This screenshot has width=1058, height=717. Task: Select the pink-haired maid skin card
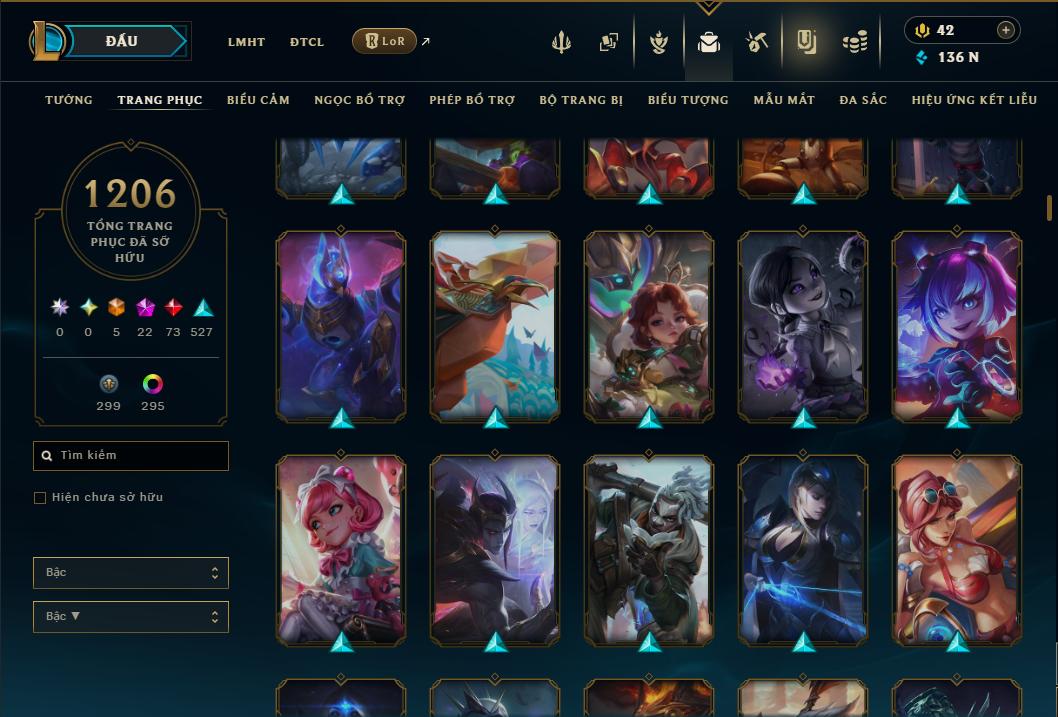[341, 549]
